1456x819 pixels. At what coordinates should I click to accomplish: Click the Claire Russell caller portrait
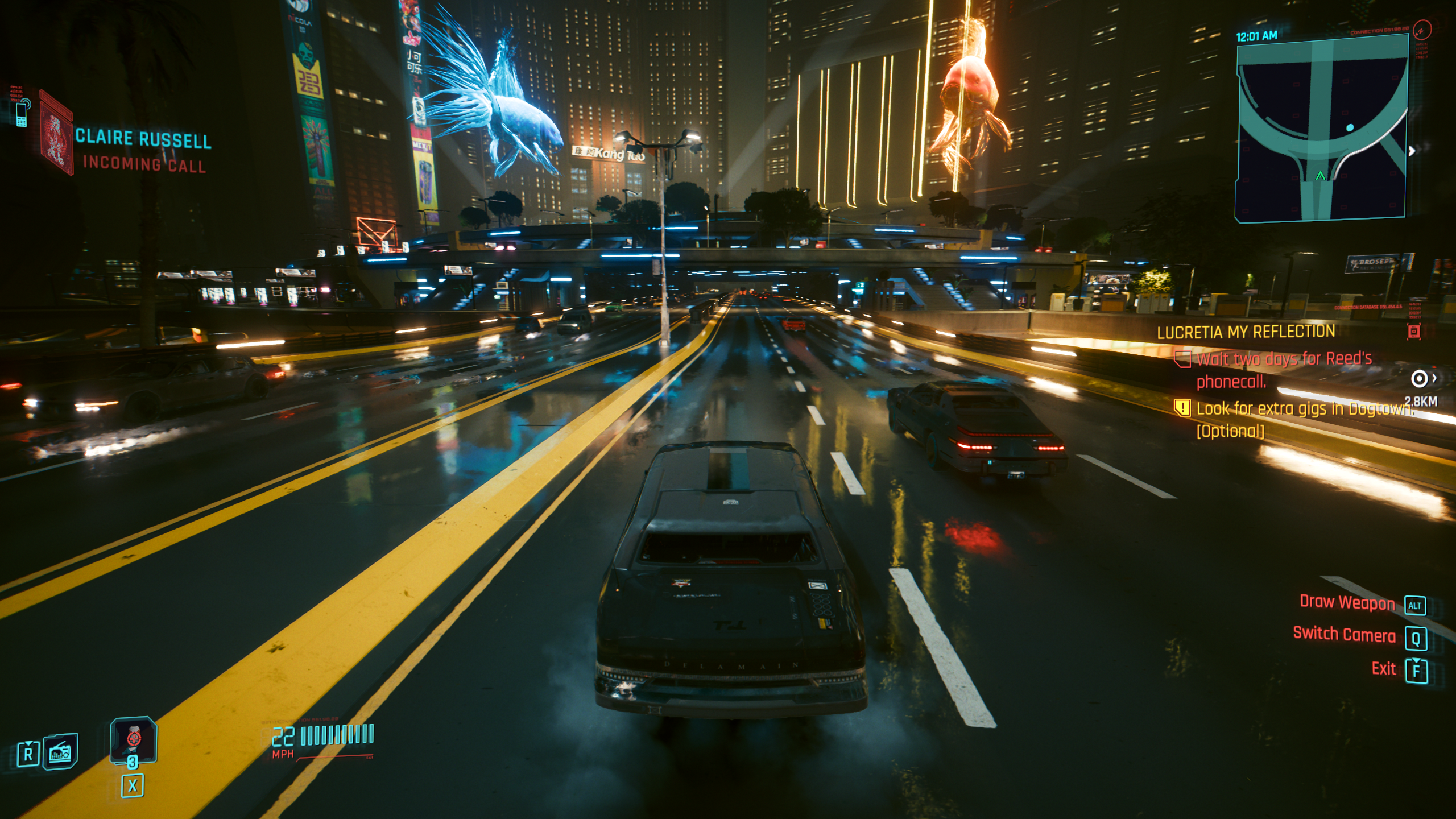56,135
